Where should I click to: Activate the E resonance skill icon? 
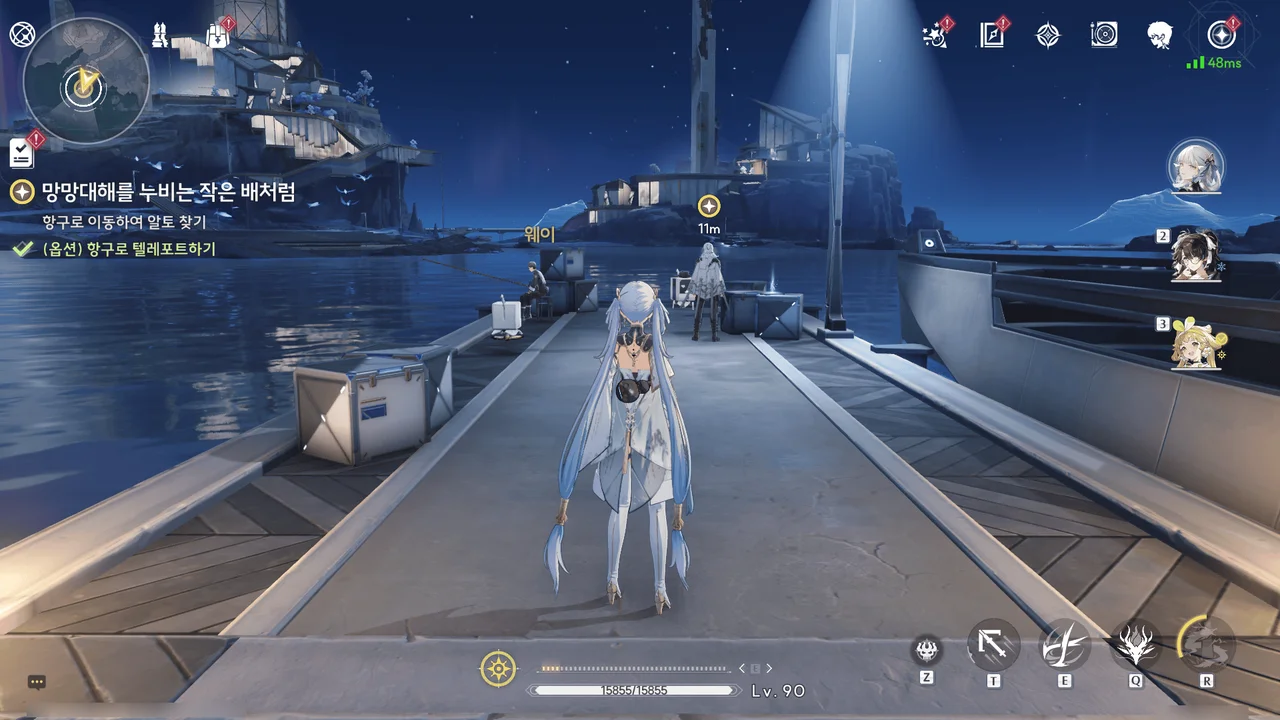(1065, 646)
